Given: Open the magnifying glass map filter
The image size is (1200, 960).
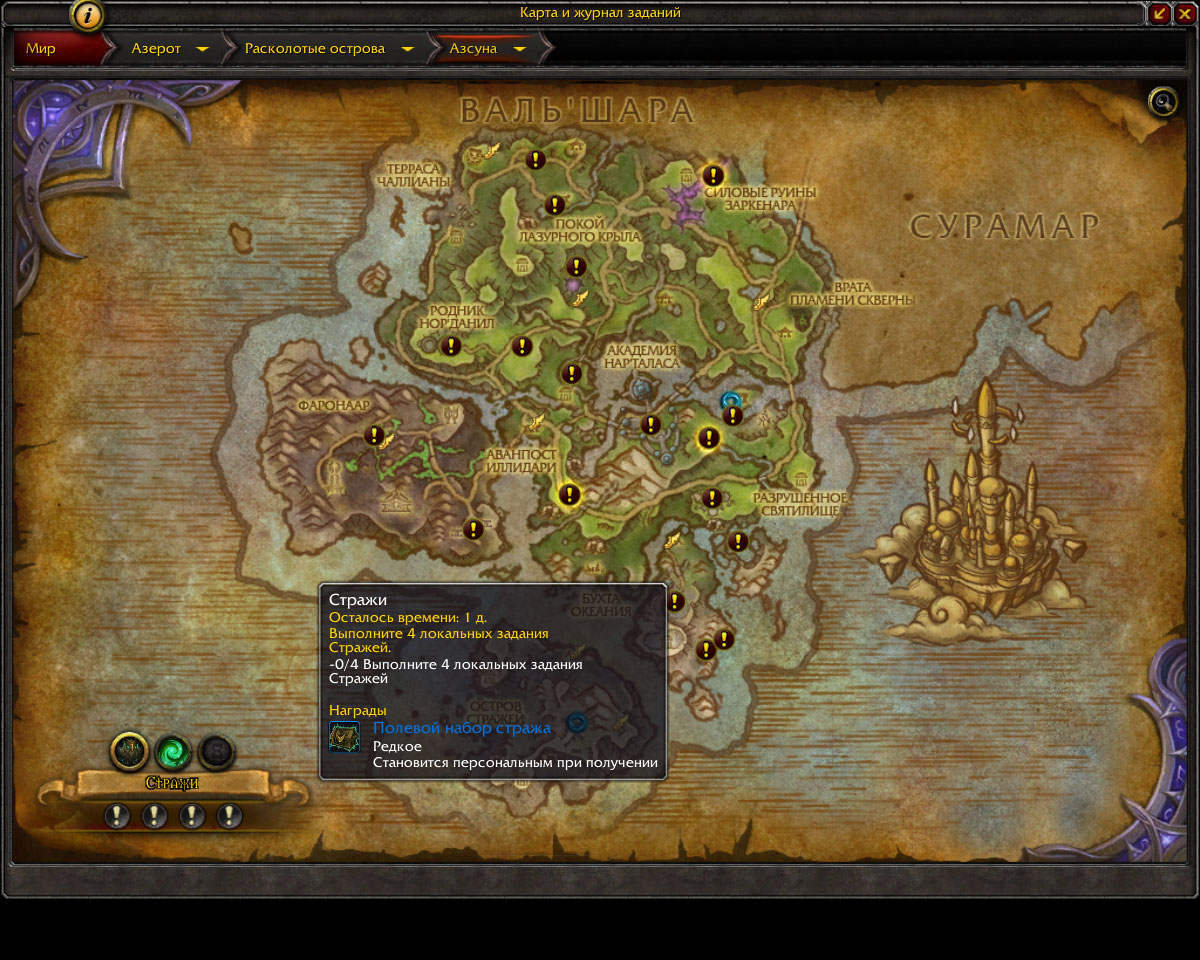Looking at the screenshot, I should point(1163,101).
